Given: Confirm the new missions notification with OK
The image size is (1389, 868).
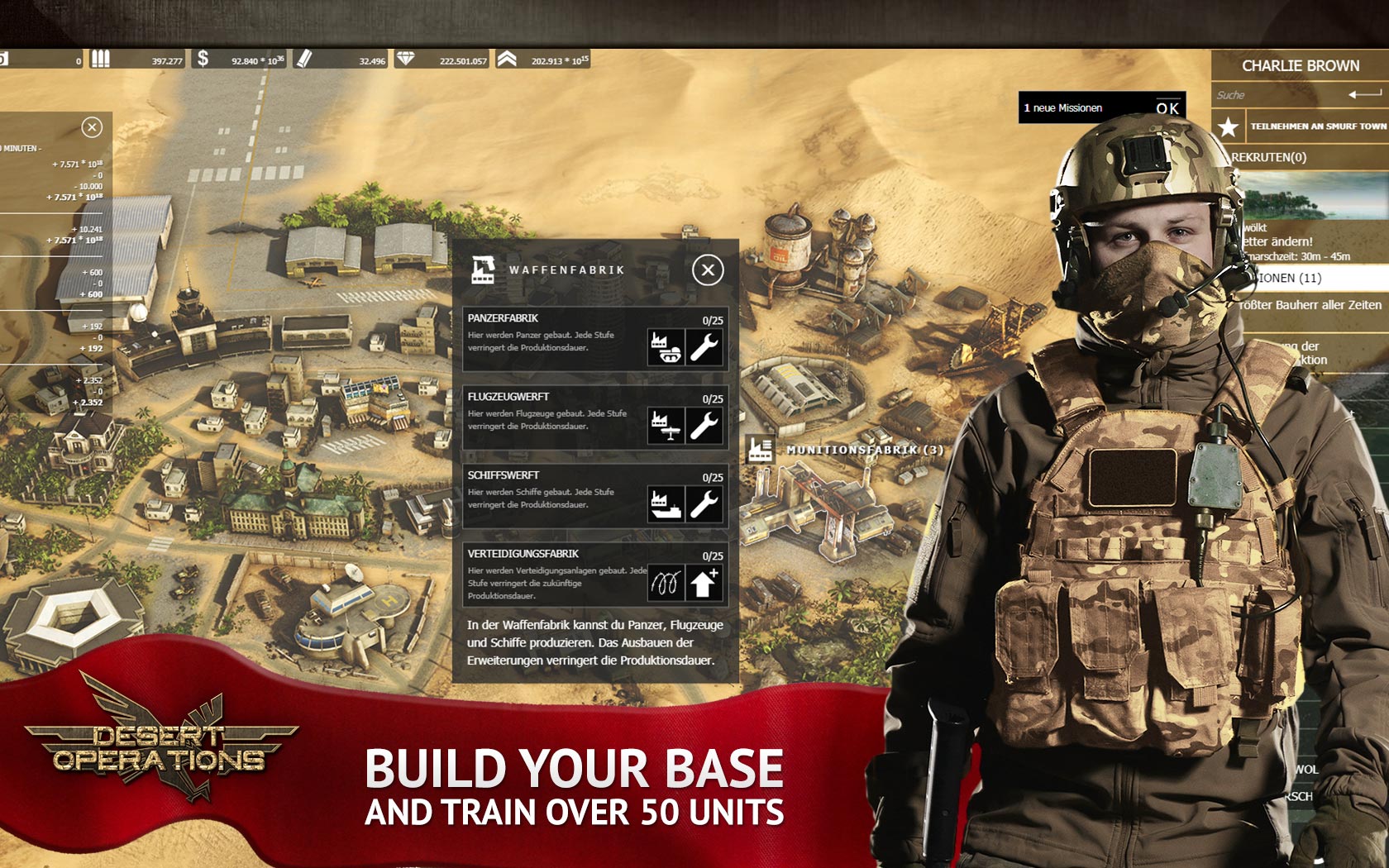Looking at the screenshot, I should 1167,108.
